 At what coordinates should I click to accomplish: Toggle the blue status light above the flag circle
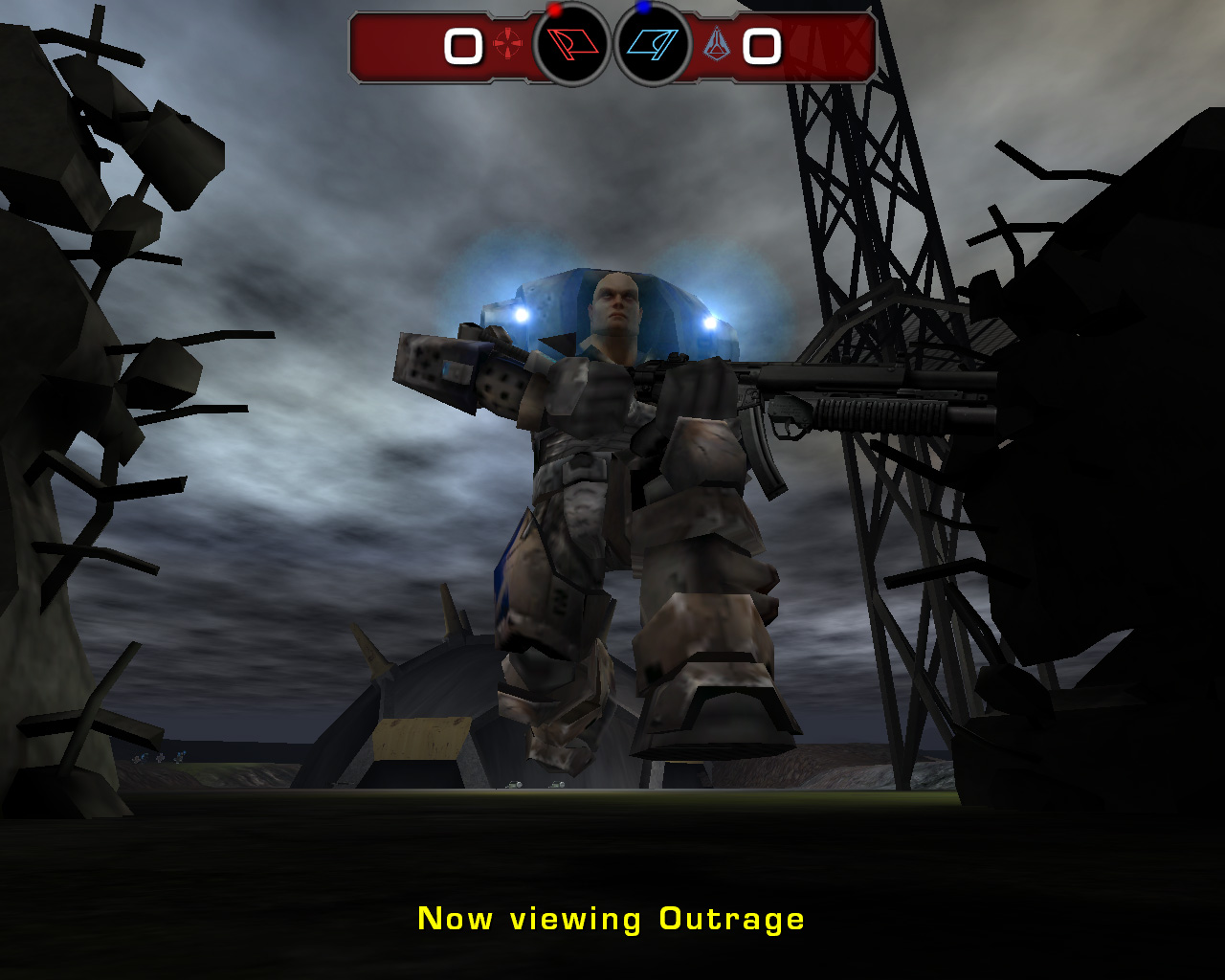[x=644, y=8]
